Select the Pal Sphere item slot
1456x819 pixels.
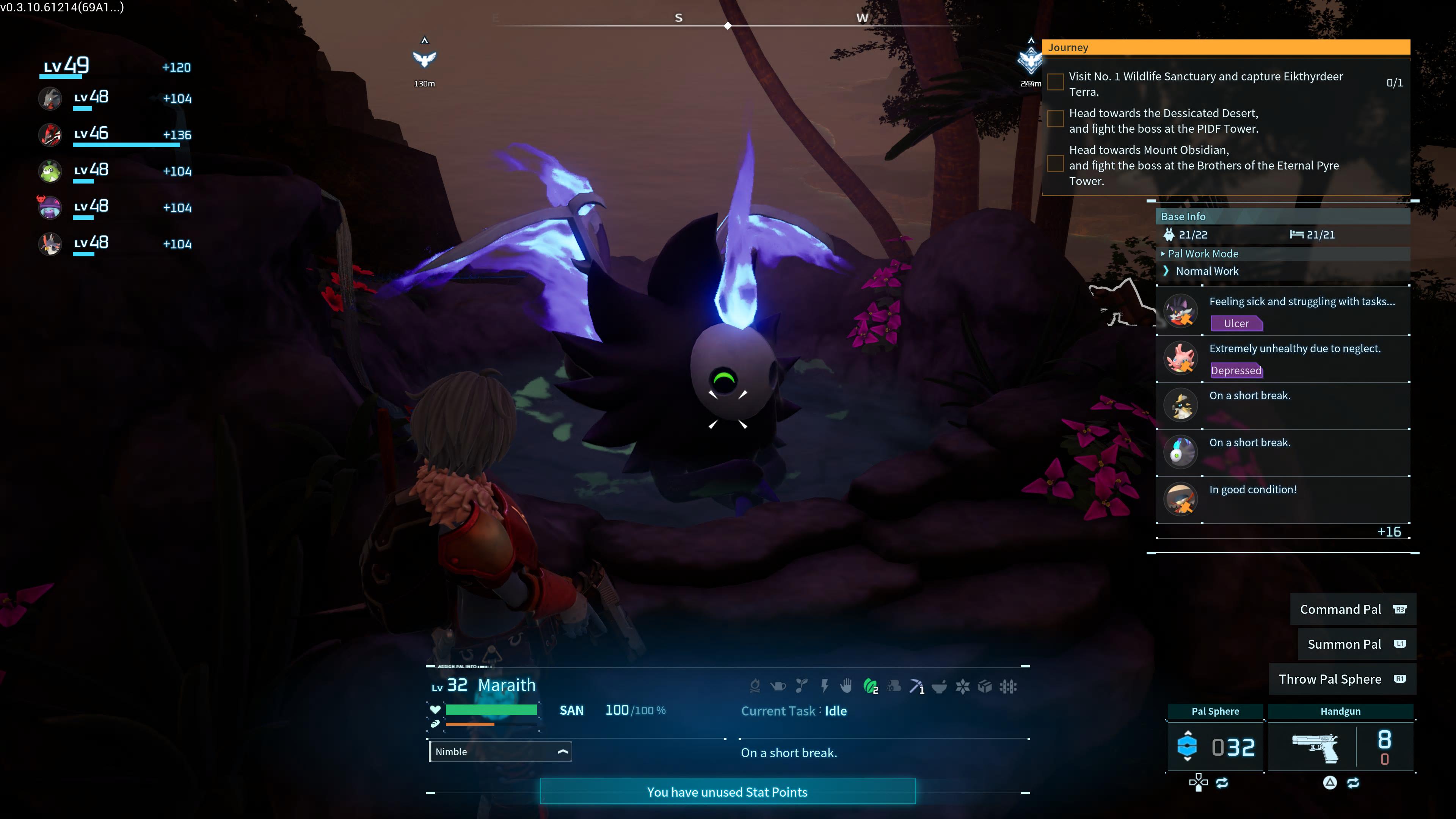1215,746
